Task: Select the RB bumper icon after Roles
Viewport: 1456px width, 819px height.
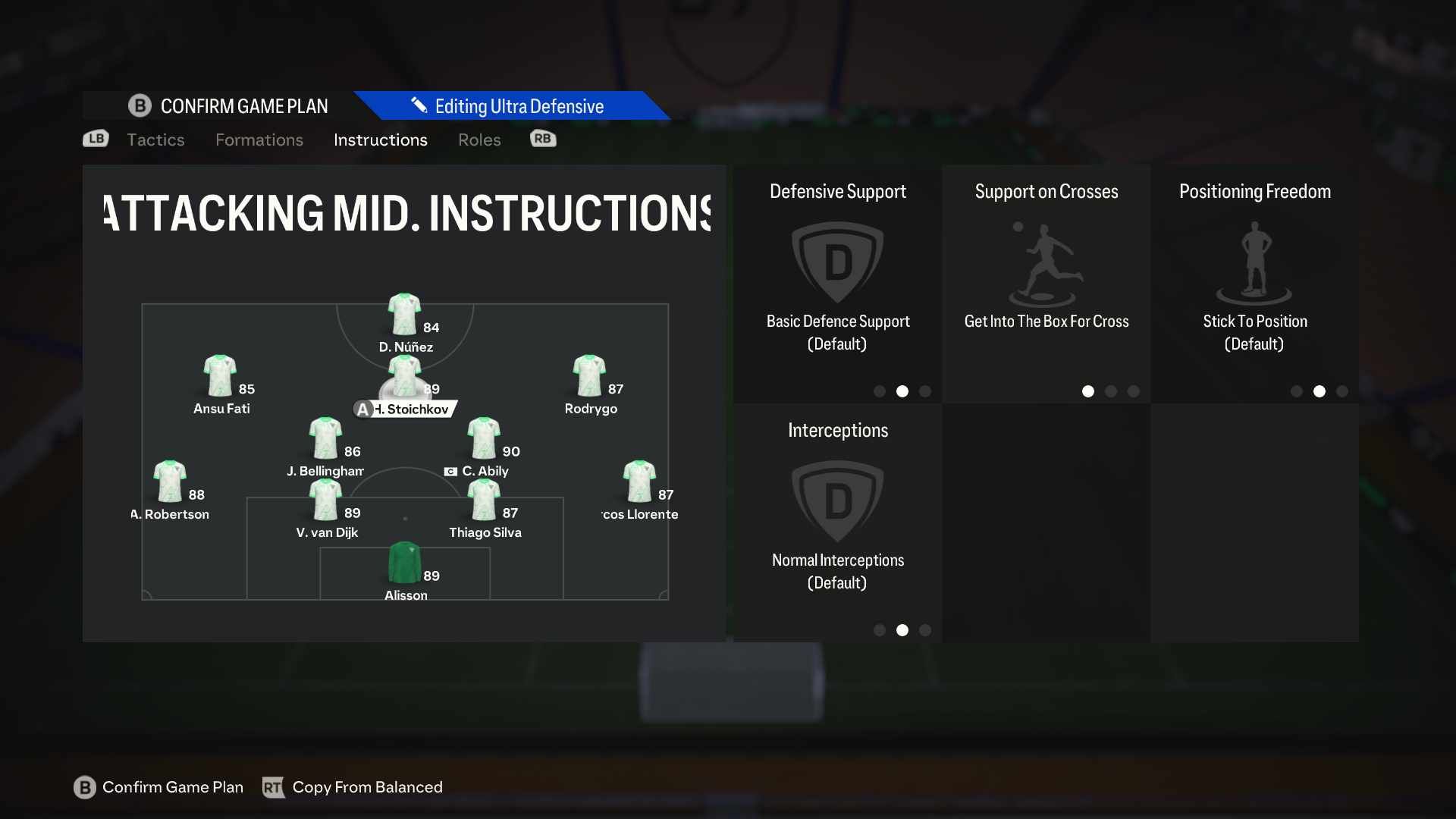Action: click(x=542, y=139)
